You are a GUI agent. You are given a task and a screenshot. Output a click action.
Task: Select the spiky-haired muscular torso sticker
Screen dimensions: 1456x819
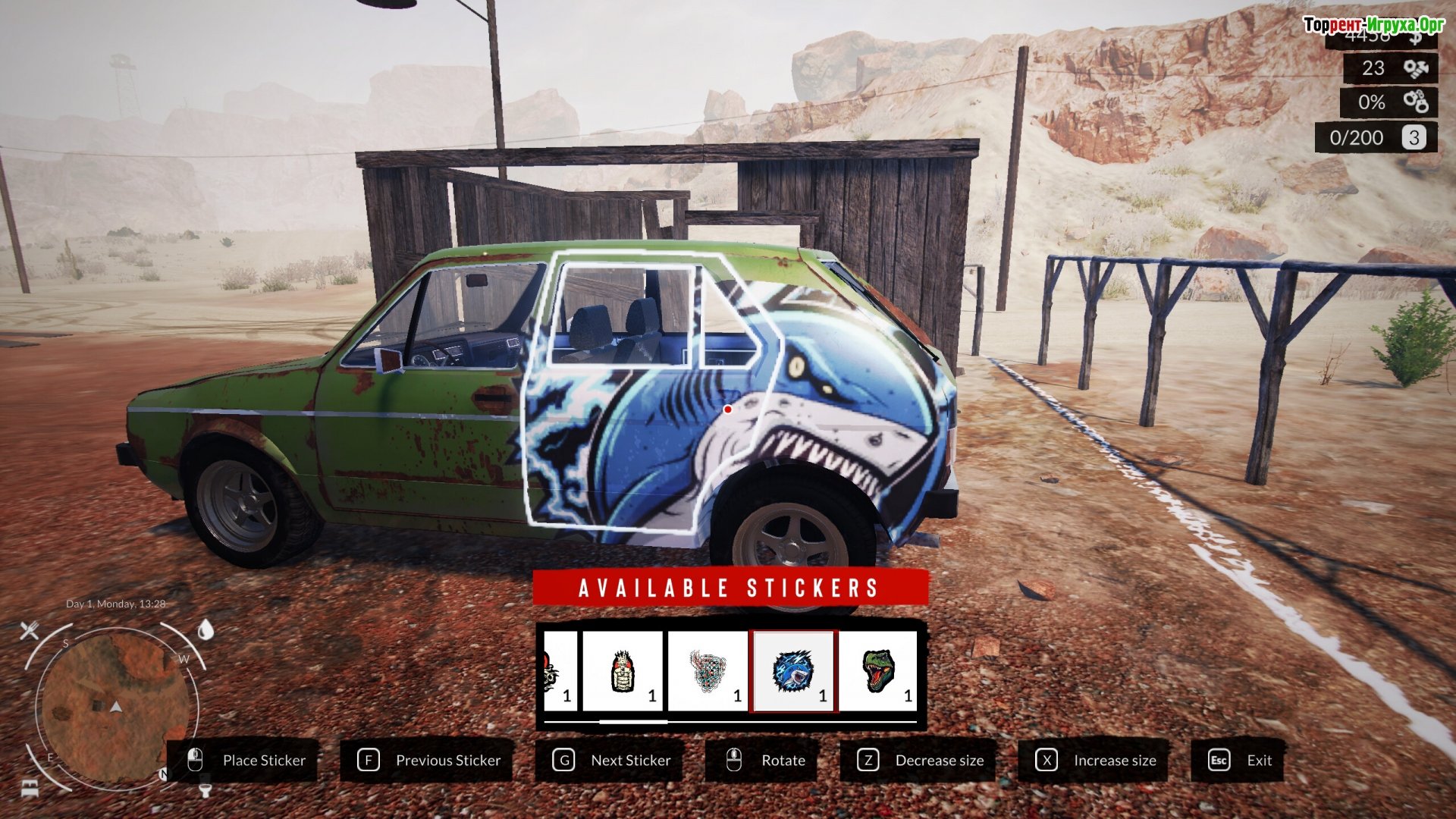pyautogui.click(x=622, y=671)
